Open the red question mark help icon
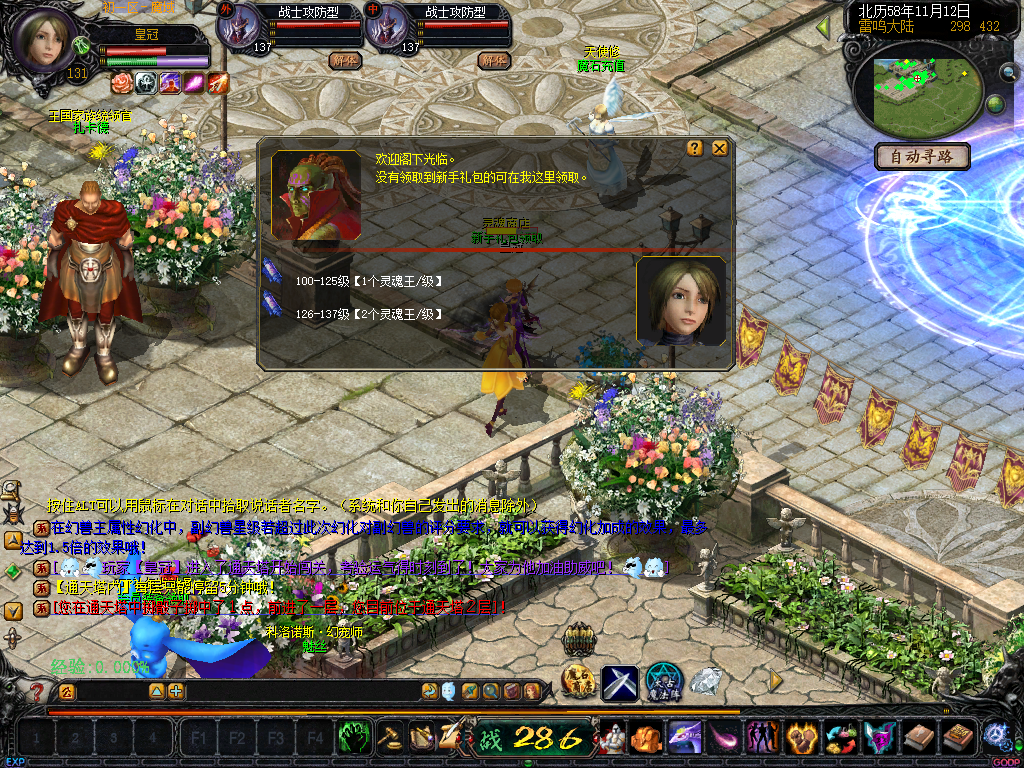 click(x=38, y=691)
